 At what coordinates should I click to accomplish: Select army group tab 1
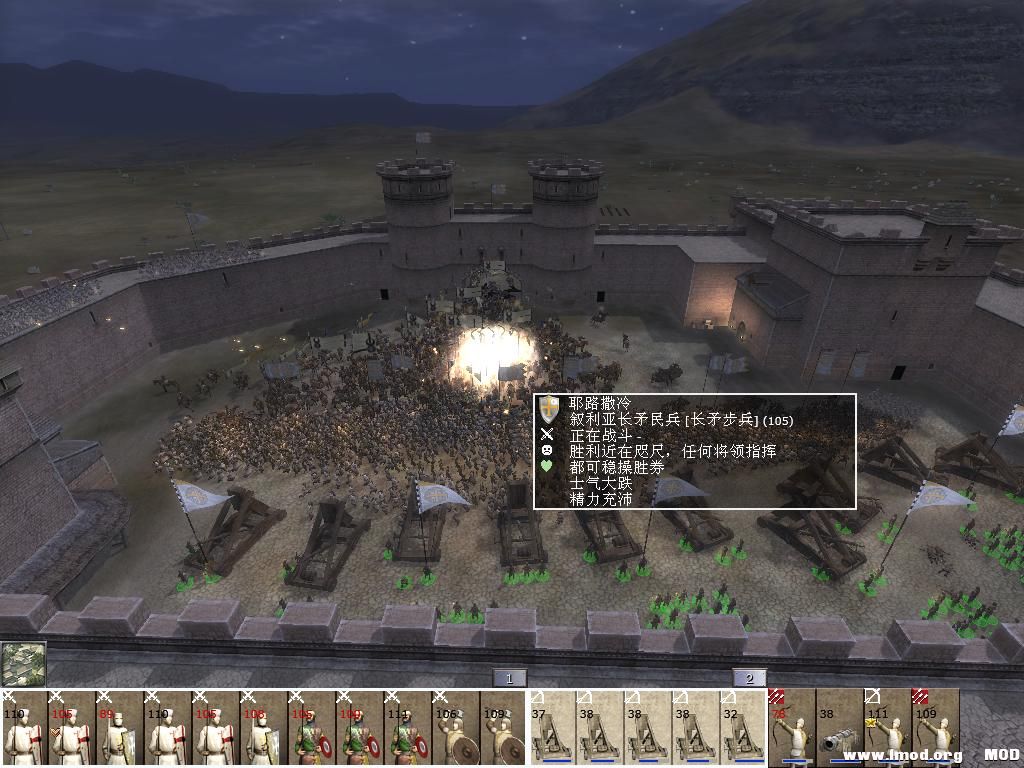(x=509, y=678)
